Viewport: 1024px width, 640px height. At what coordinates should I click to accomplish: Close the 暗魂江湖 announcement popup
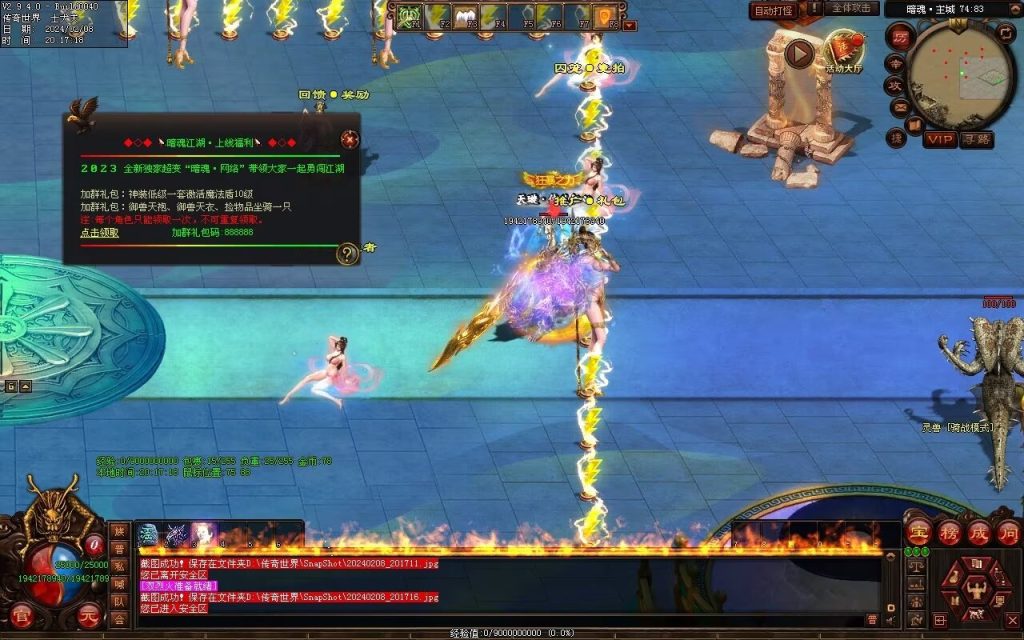point(349,139)
